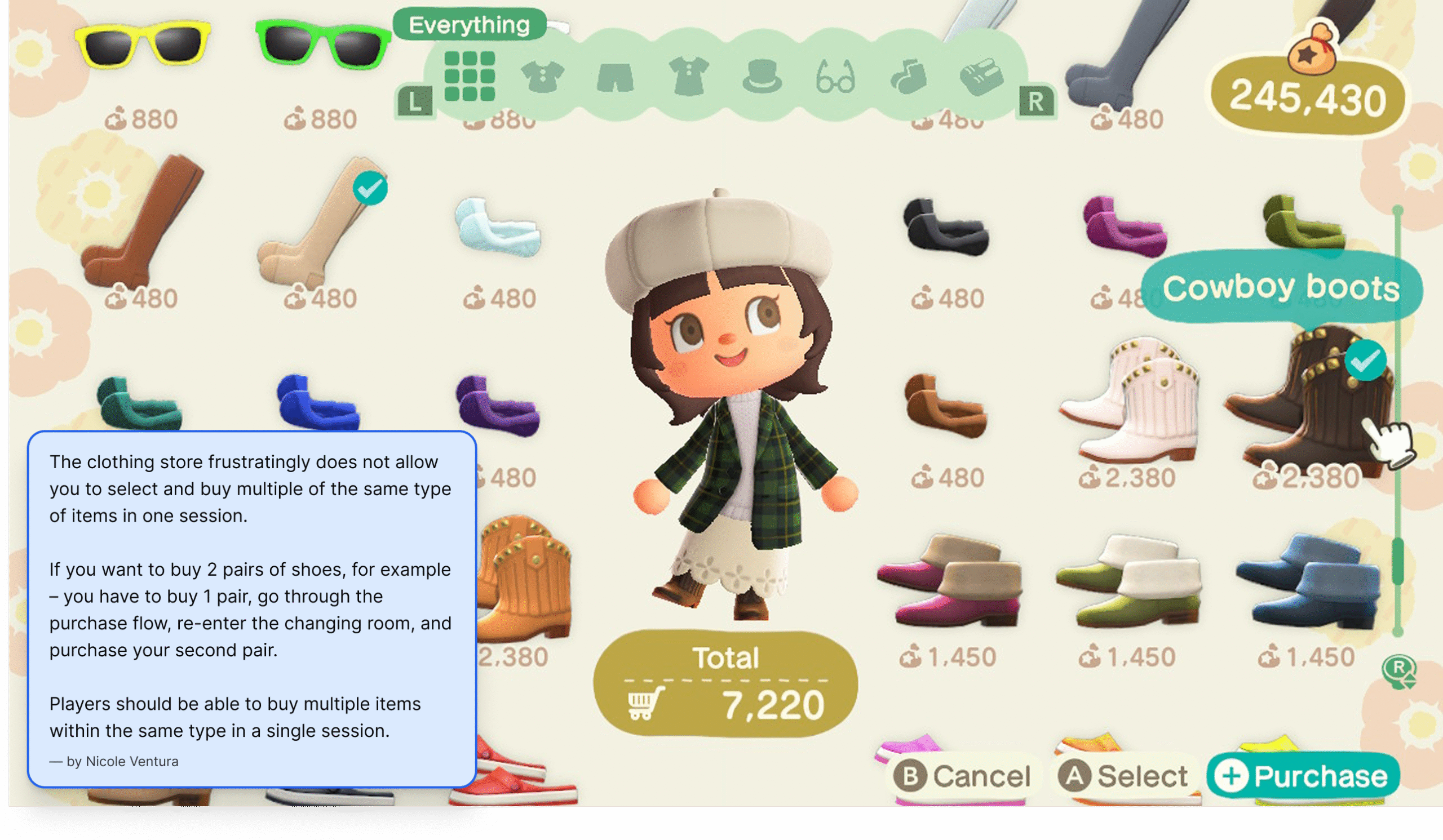Select the brown knee-high stockings
Screen dimensions: 1443x840
[x=142, y=223]
